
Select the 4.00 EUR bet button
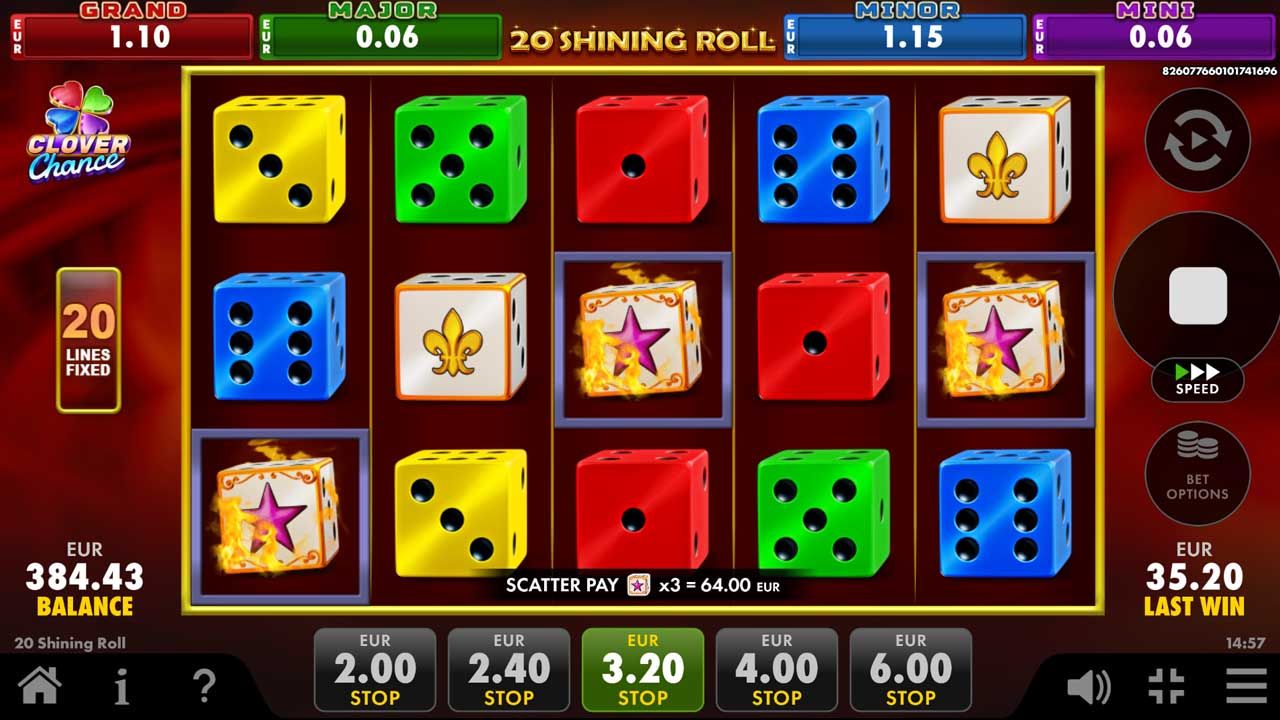coord(777,669)
